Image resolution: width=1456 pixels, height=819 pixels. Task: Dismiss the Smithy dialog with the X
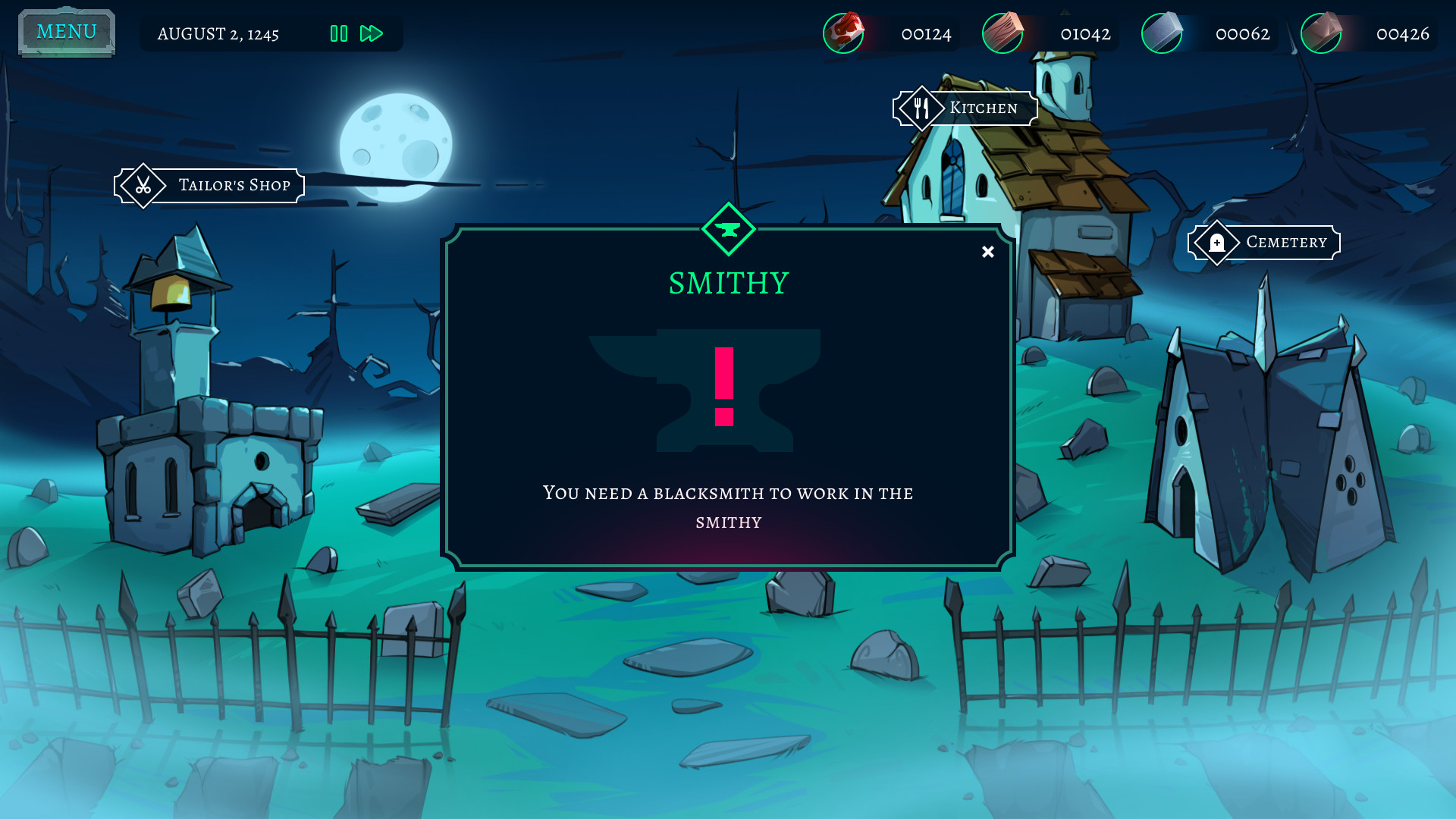[x=987, y=251]
